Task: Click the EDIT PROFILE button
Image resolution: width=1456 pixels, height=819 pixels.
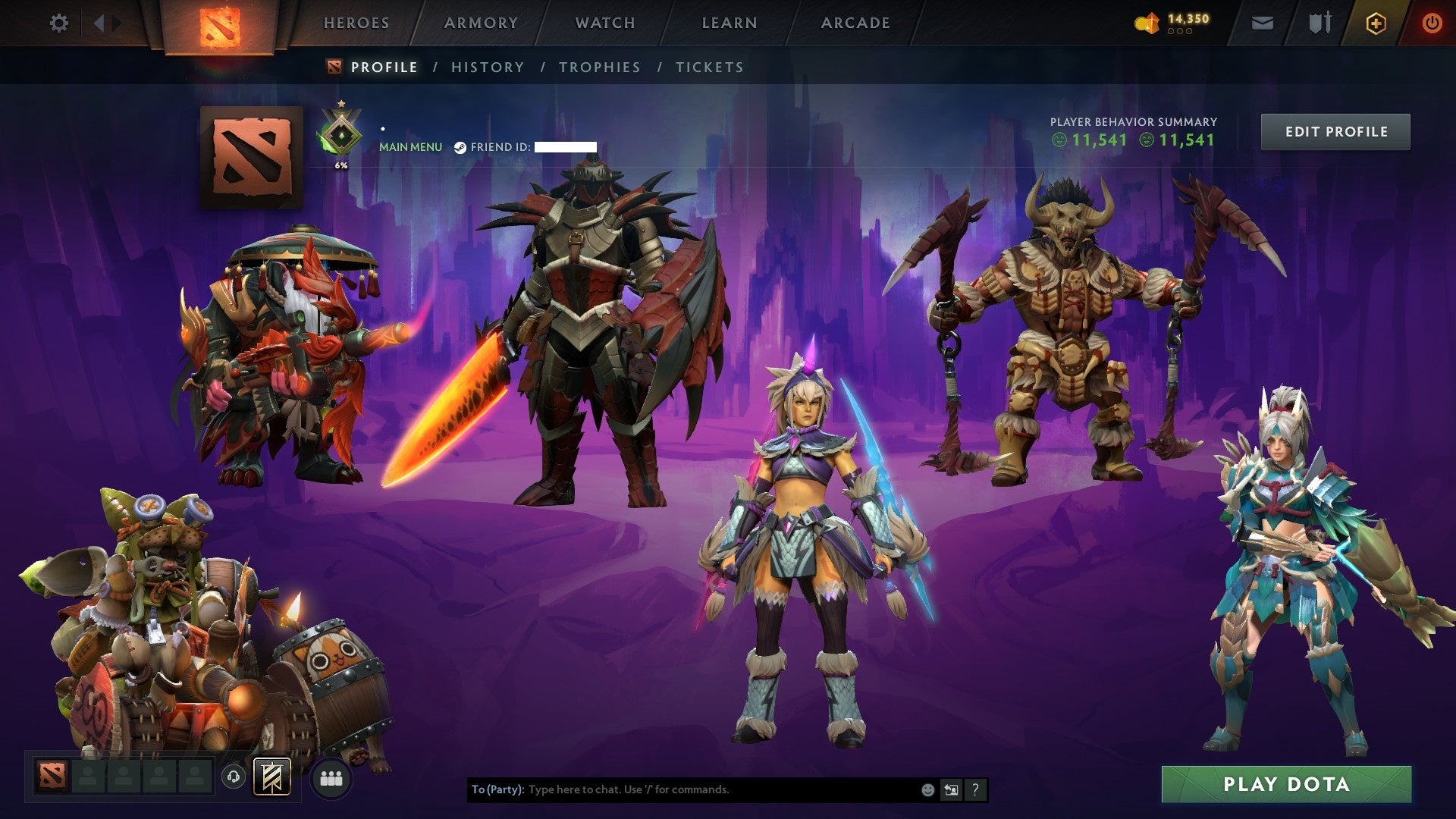Action: coord(1335,130)
